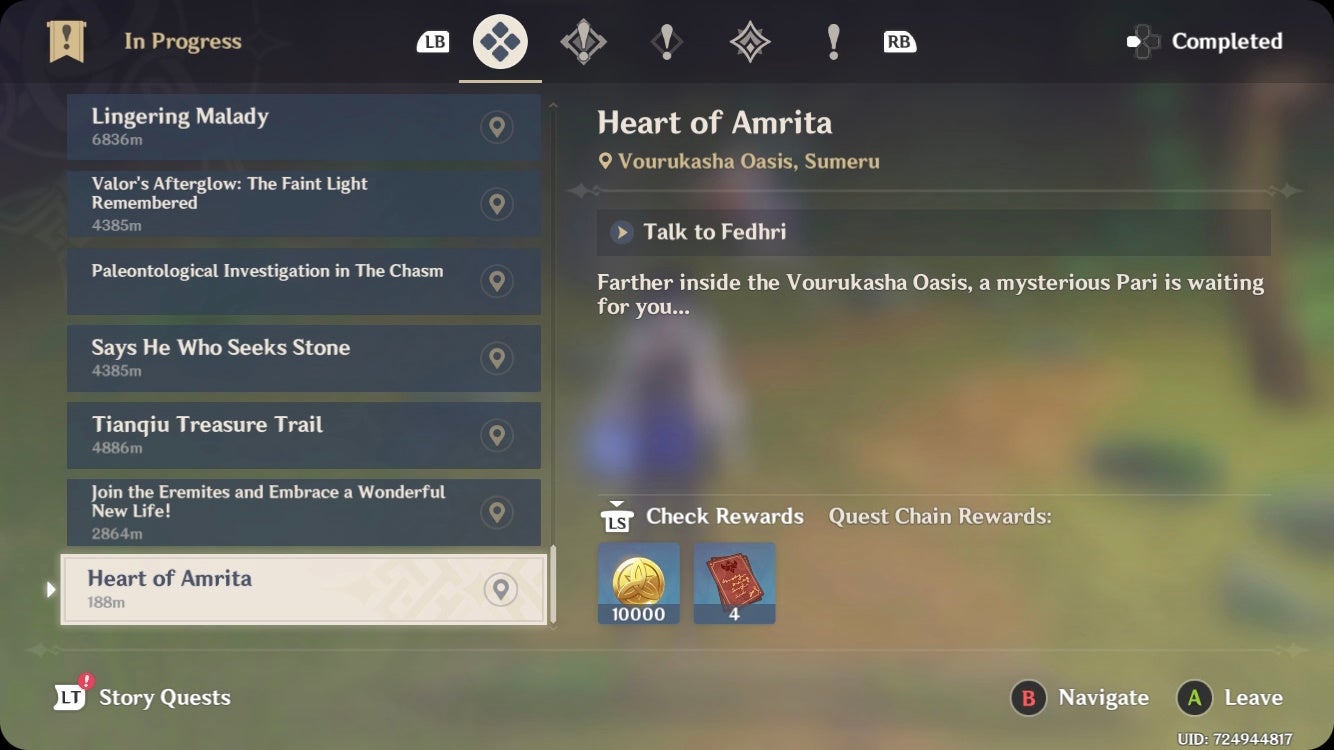This screenshot has height=750, width=1334.
Task: Select the World Quests exclamation icon
Action: coord(667,41)
